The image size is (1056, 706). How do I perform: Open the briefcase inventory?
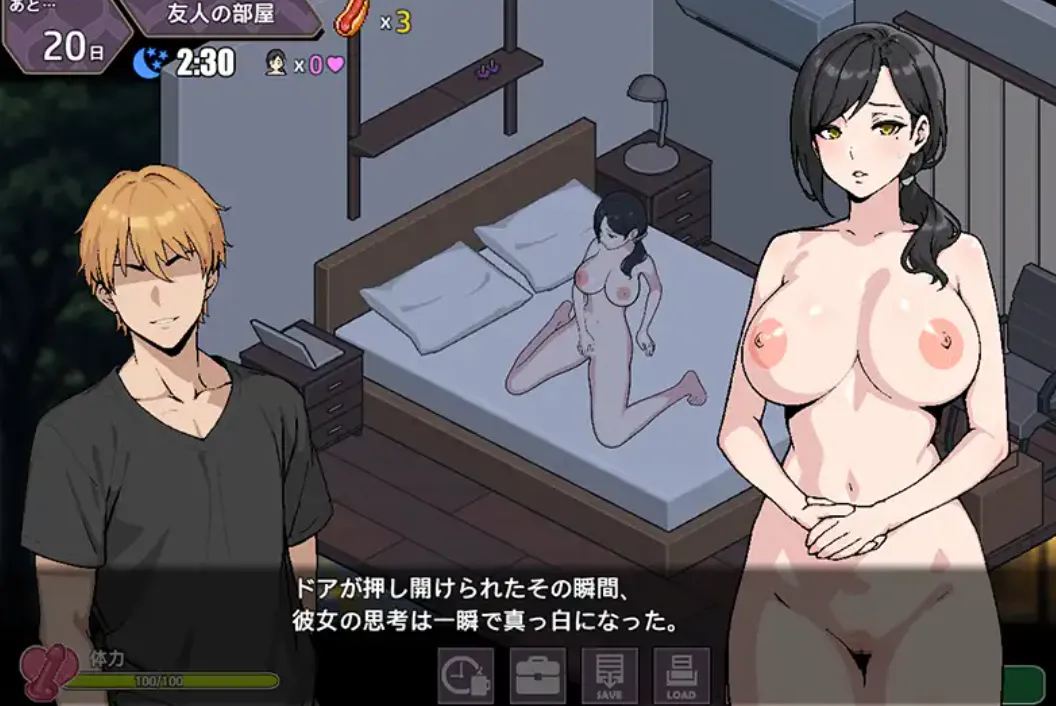538,676
